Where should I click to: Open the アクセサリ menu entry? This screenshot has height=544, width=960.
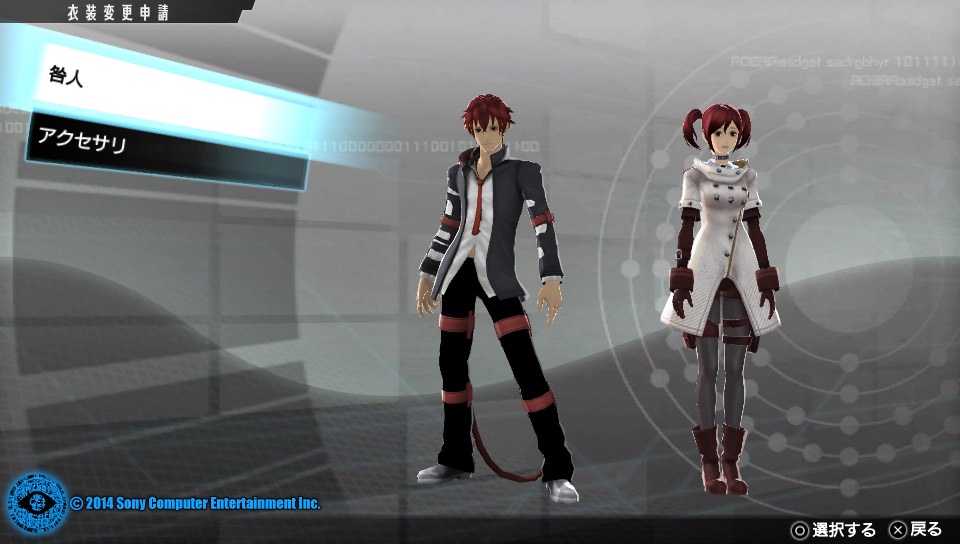165,151
